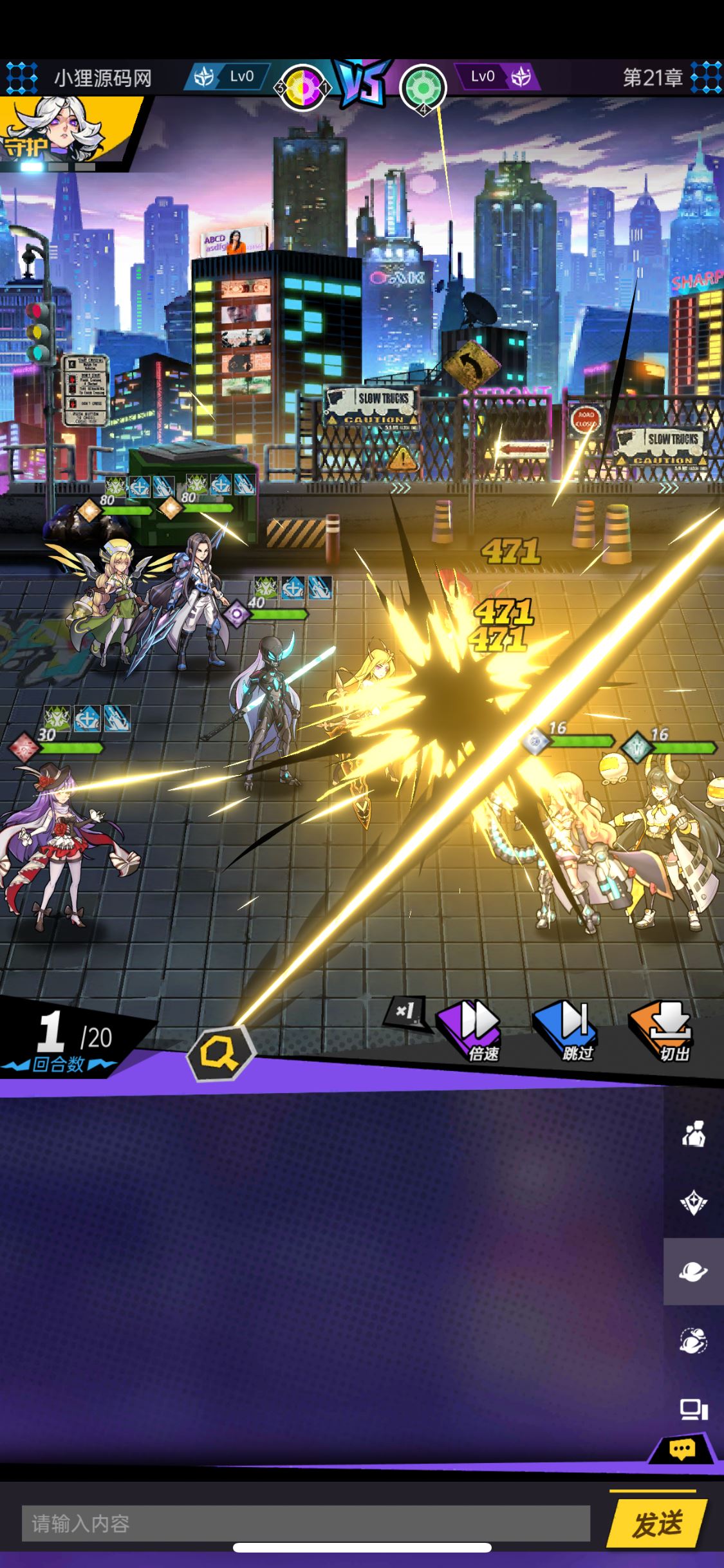Click the chat message input field
Viewport: 724px width, 1568px height.
pyautogui.click(x=306, y=1523)
